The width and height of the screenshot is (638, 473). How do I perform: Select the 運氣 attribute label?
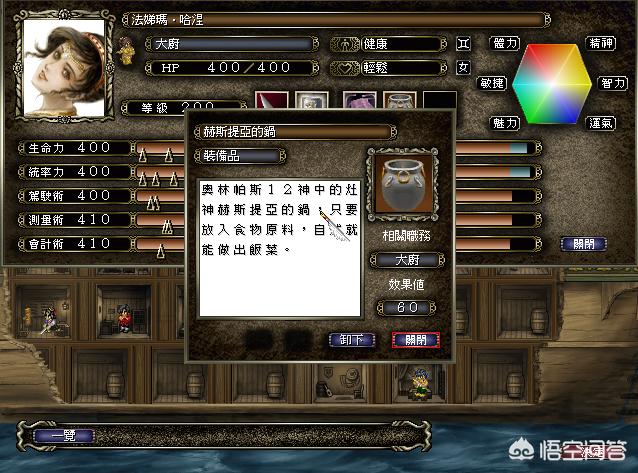pos(600,122)
